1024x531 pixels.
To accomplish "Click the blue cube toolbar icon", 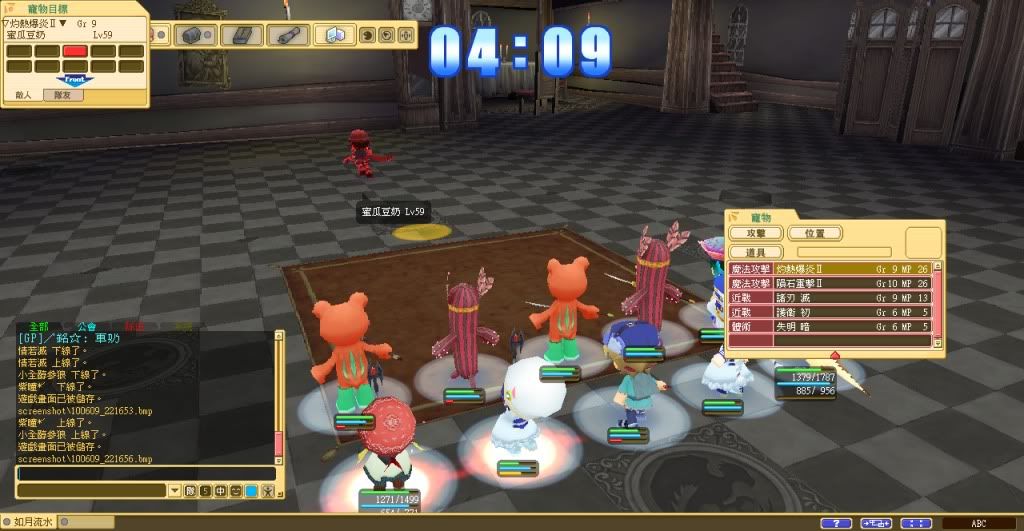I will [335, 35].
